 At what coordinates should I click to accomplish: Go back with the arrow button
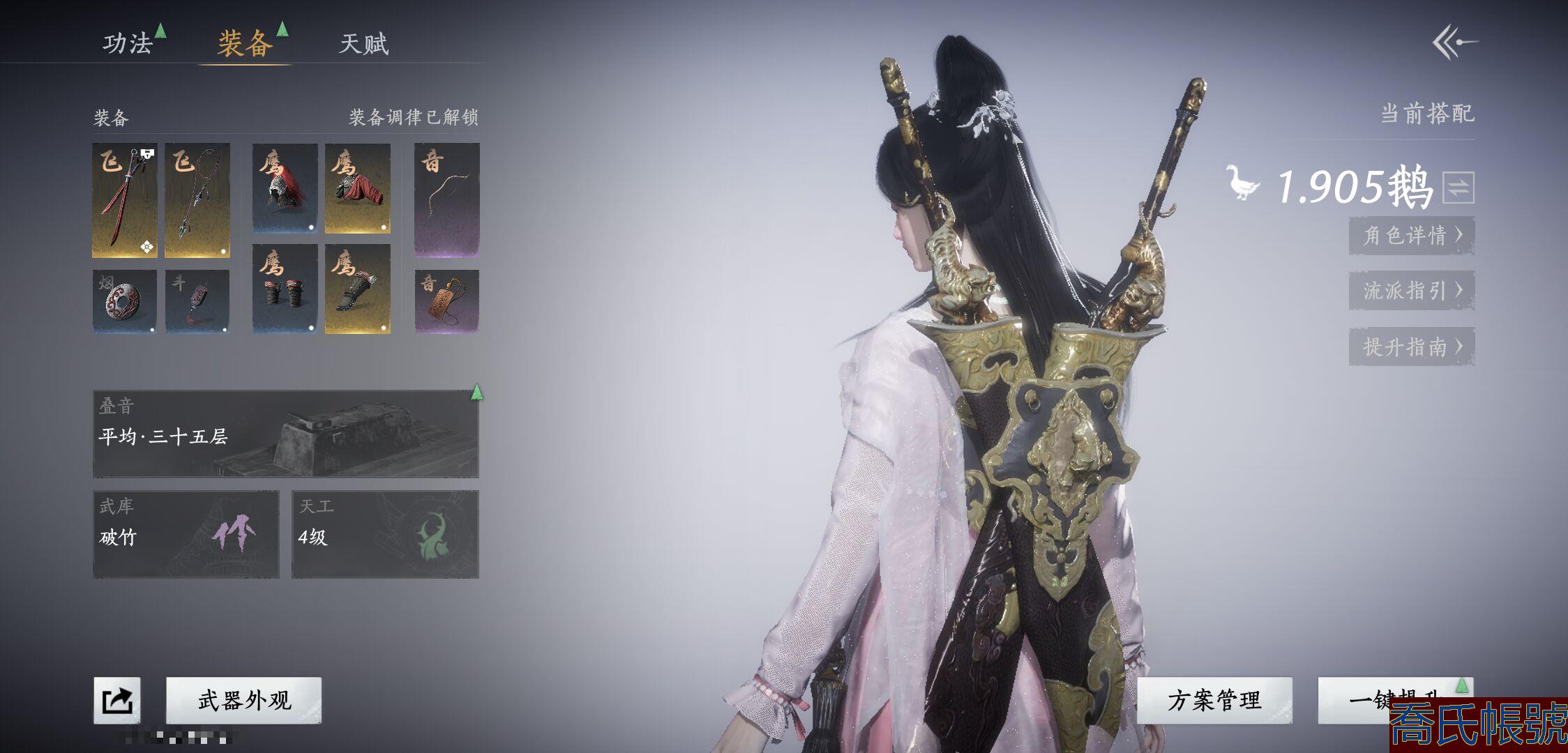(1455, 43)
